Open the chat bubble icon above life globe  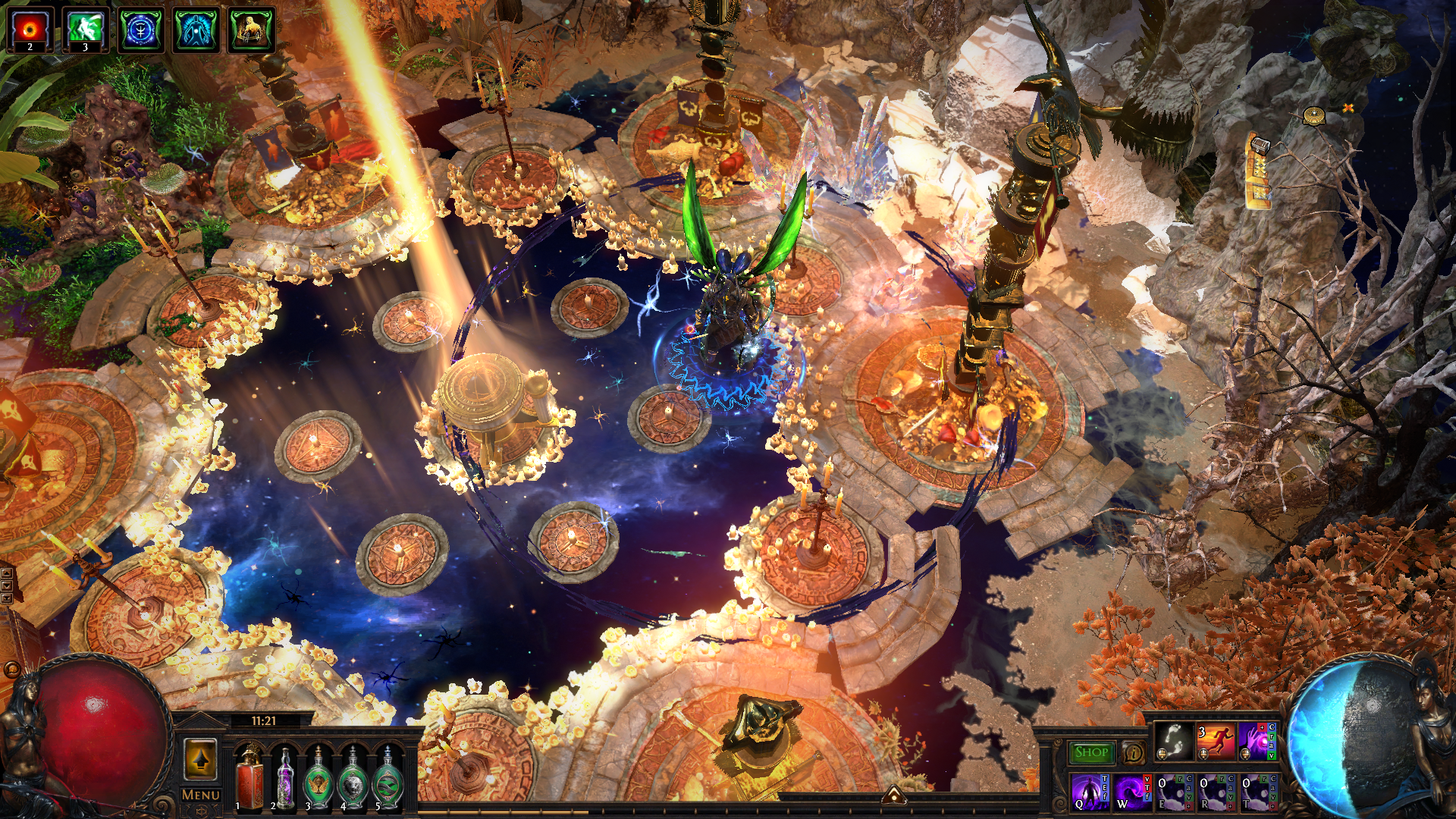[x=11, y=670]
